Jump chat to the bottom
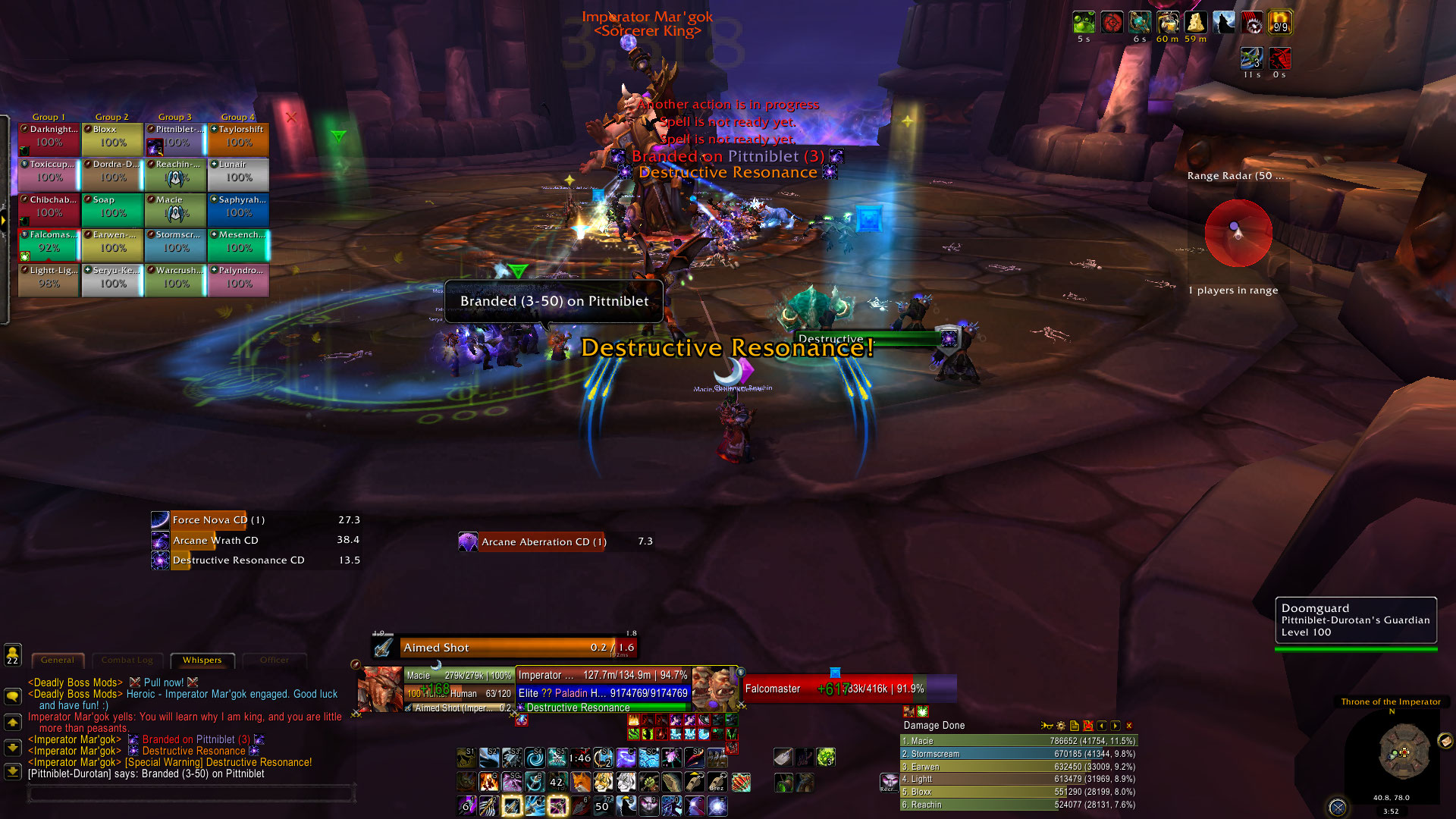 click(x=13, y=771)
